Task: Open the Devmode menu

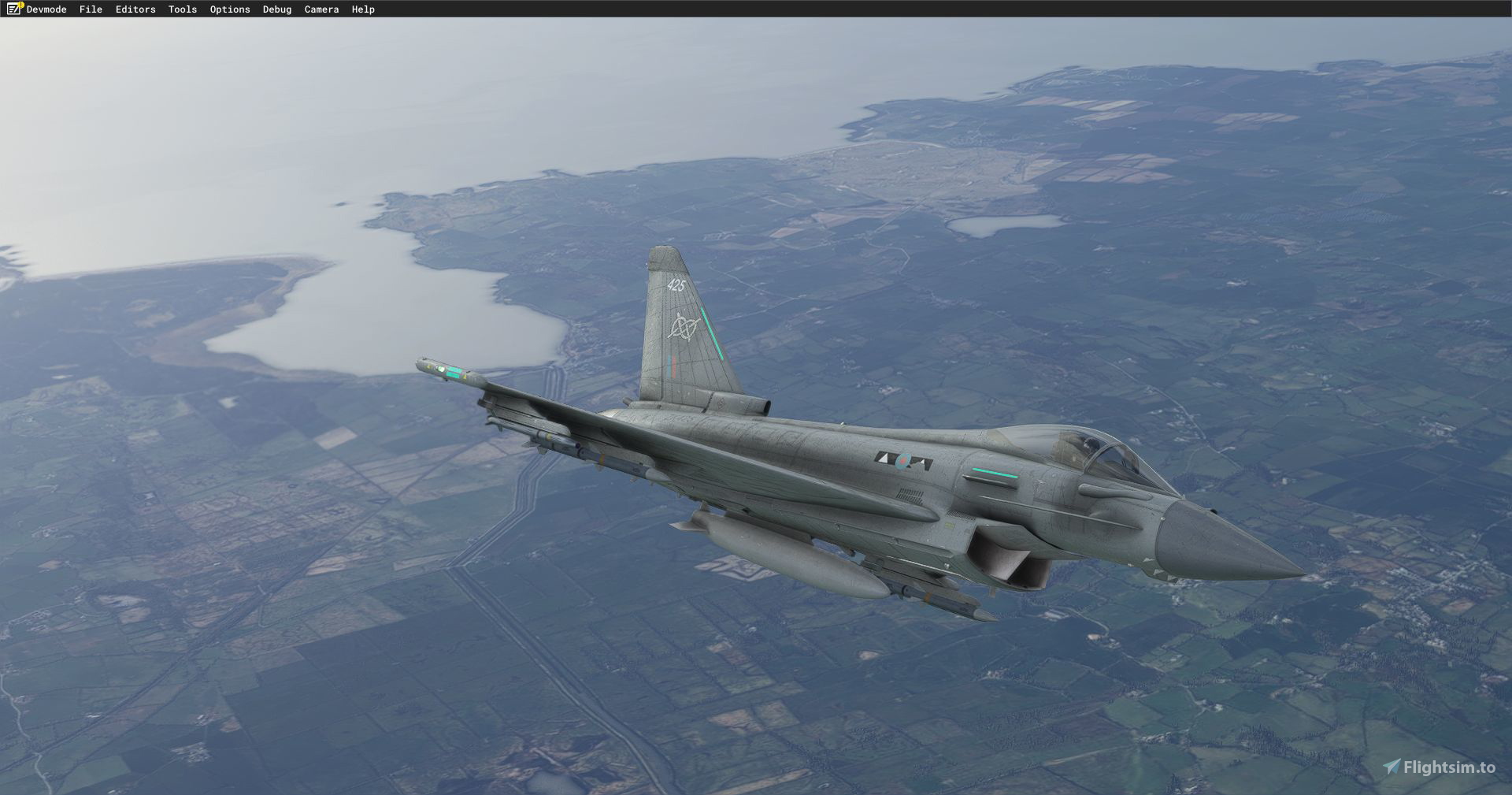Action: tap(45, 9)
